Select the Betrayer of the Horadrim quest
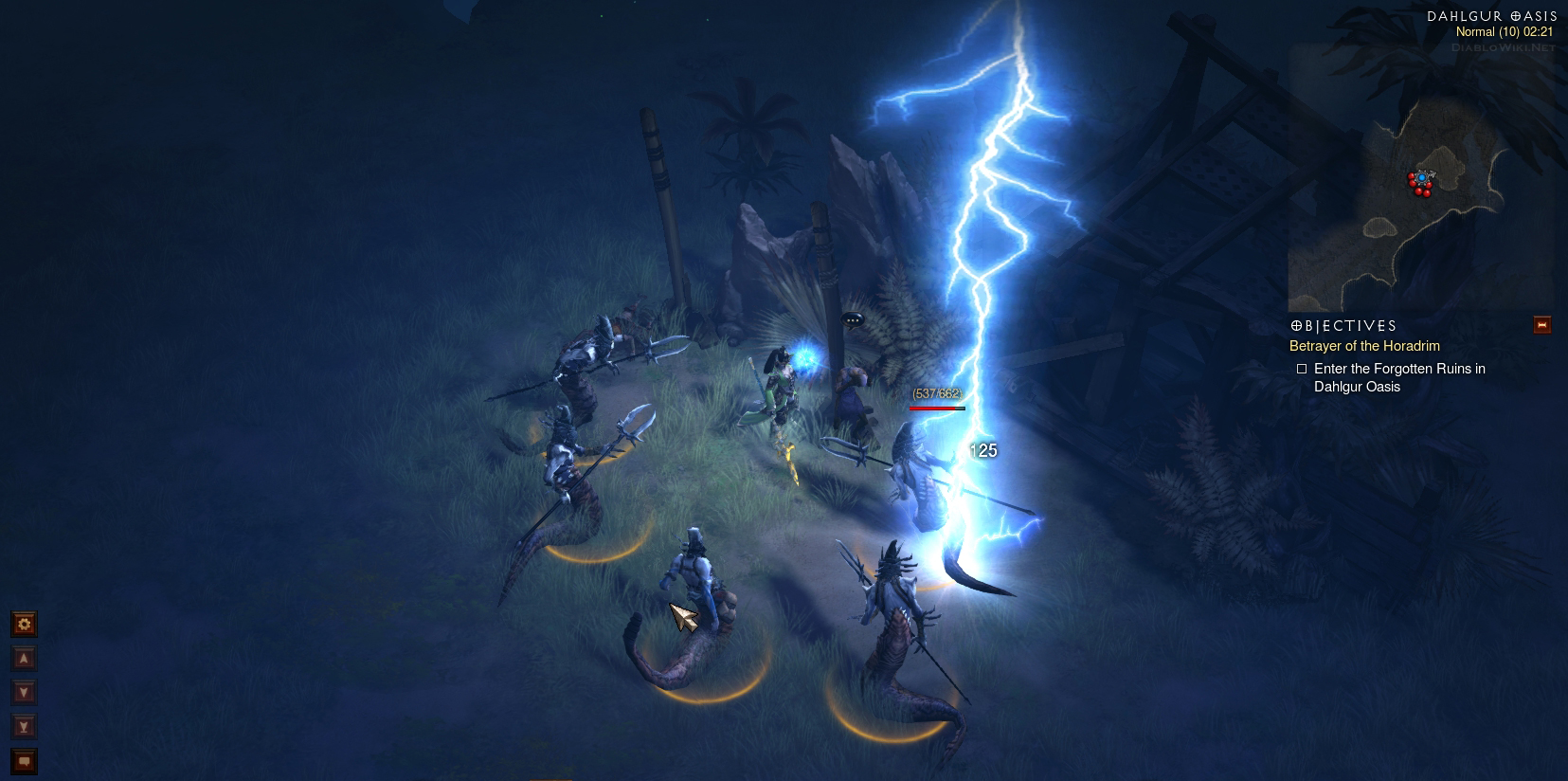Viewport: 1568px width, 781px height. tap(1364, 346)
